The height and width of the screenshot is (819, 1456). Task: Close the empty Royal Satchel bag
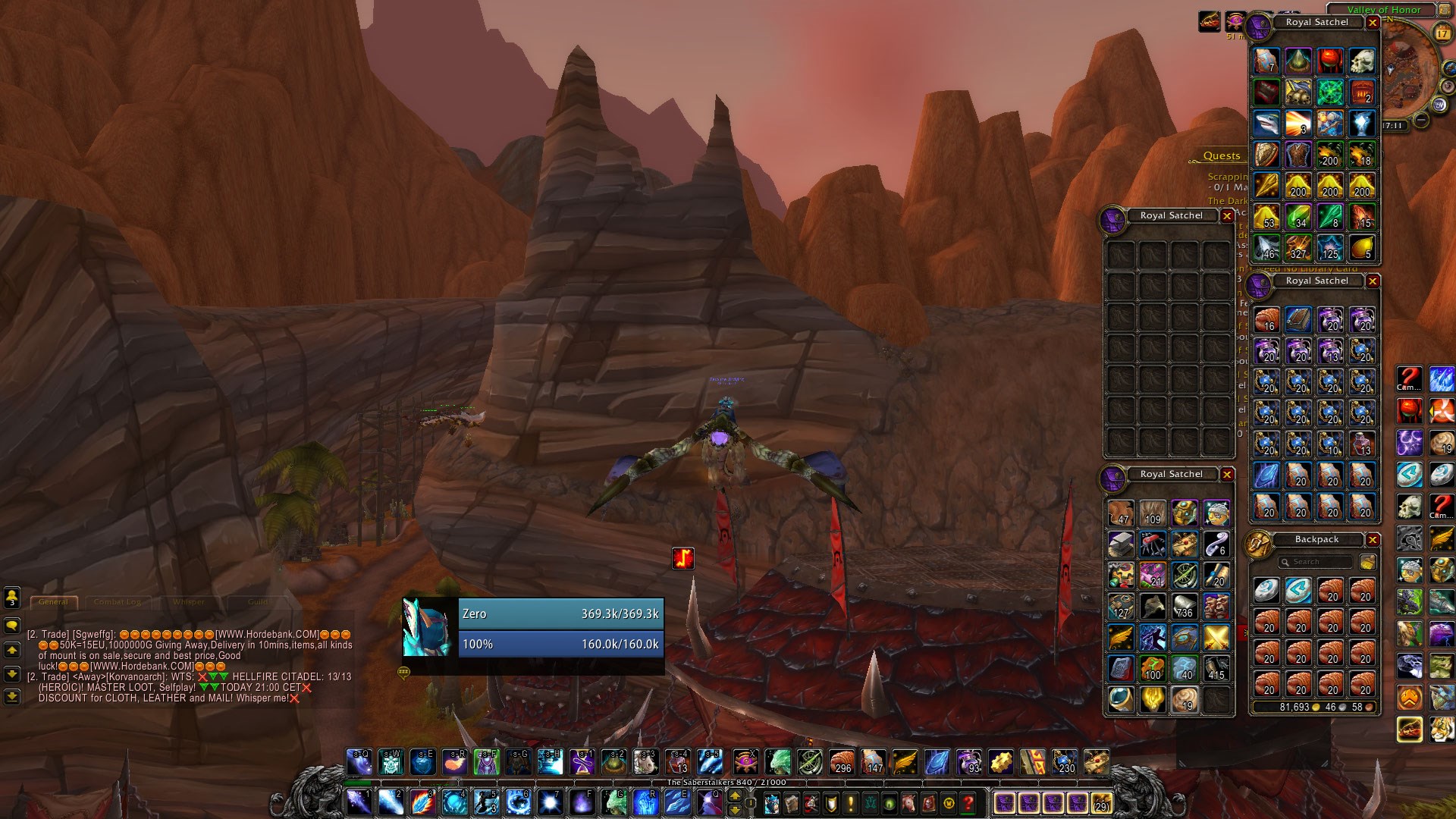point(1227,216)
